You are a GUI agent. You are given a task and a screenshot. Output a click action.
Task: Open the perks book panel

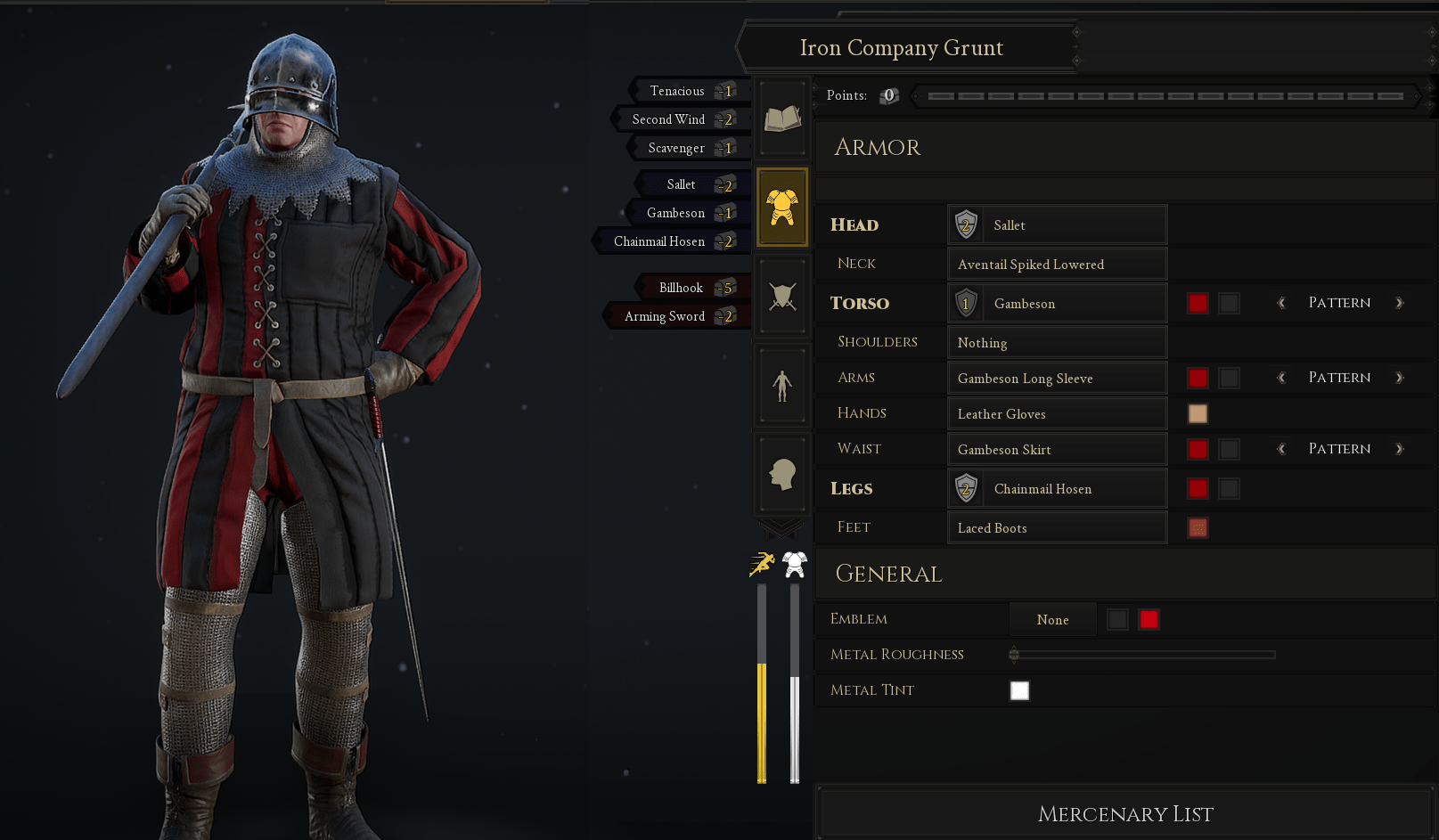pos(781,118)
